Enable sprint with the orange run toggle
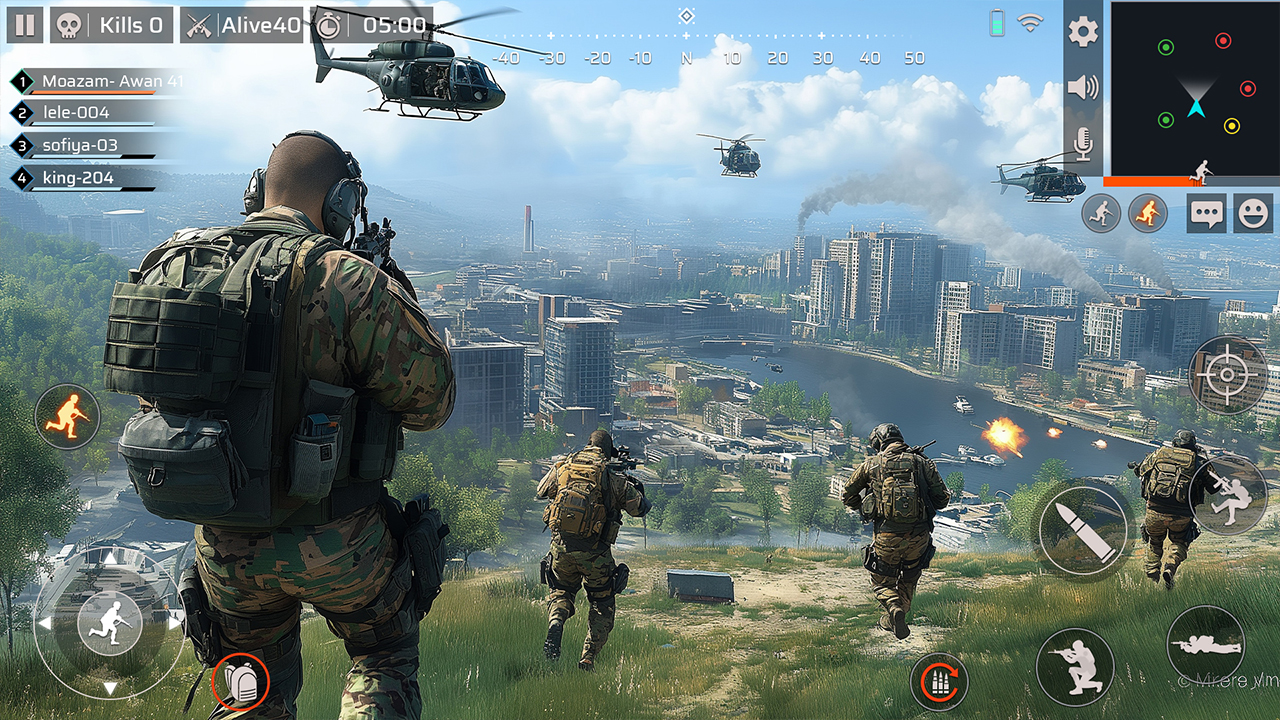1280x720 pixels. pos(1148,215)
